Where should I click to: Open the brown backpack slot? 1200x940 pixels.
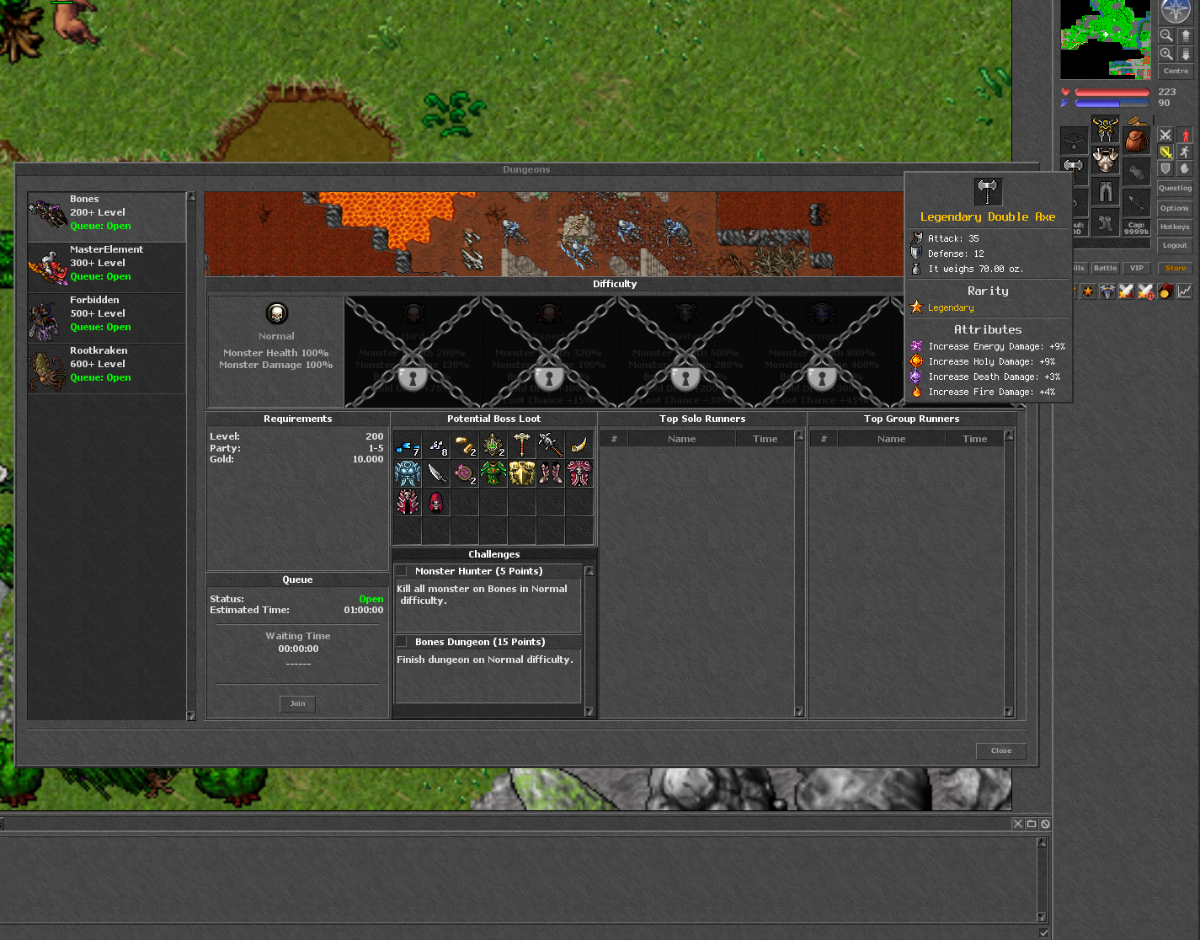[1134, 139]
